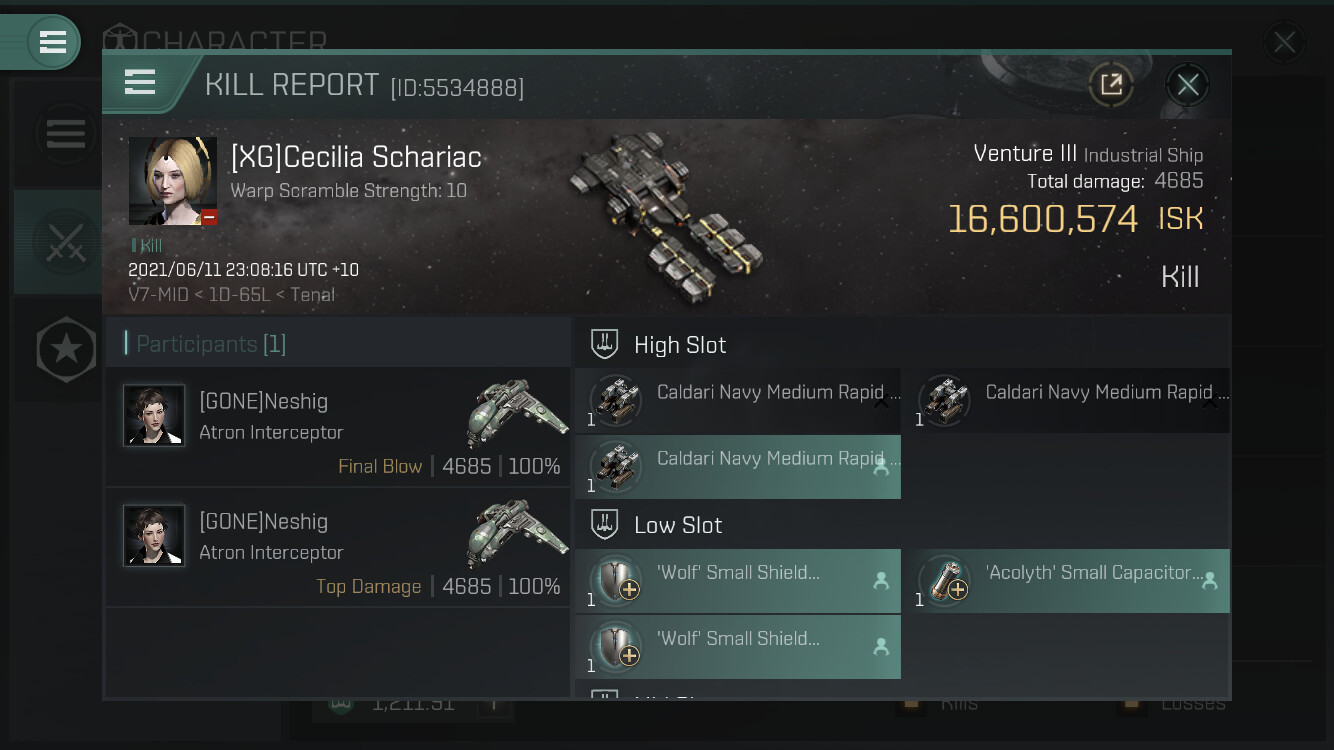Close the background Character window

click(x=1283, y=43)
